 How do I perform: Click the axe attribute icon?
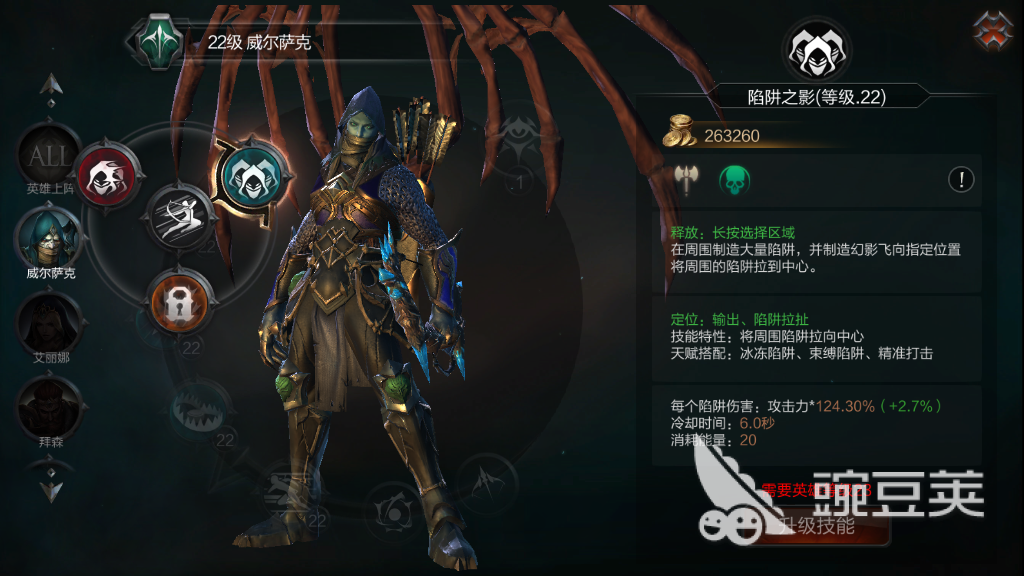[686, 180]
